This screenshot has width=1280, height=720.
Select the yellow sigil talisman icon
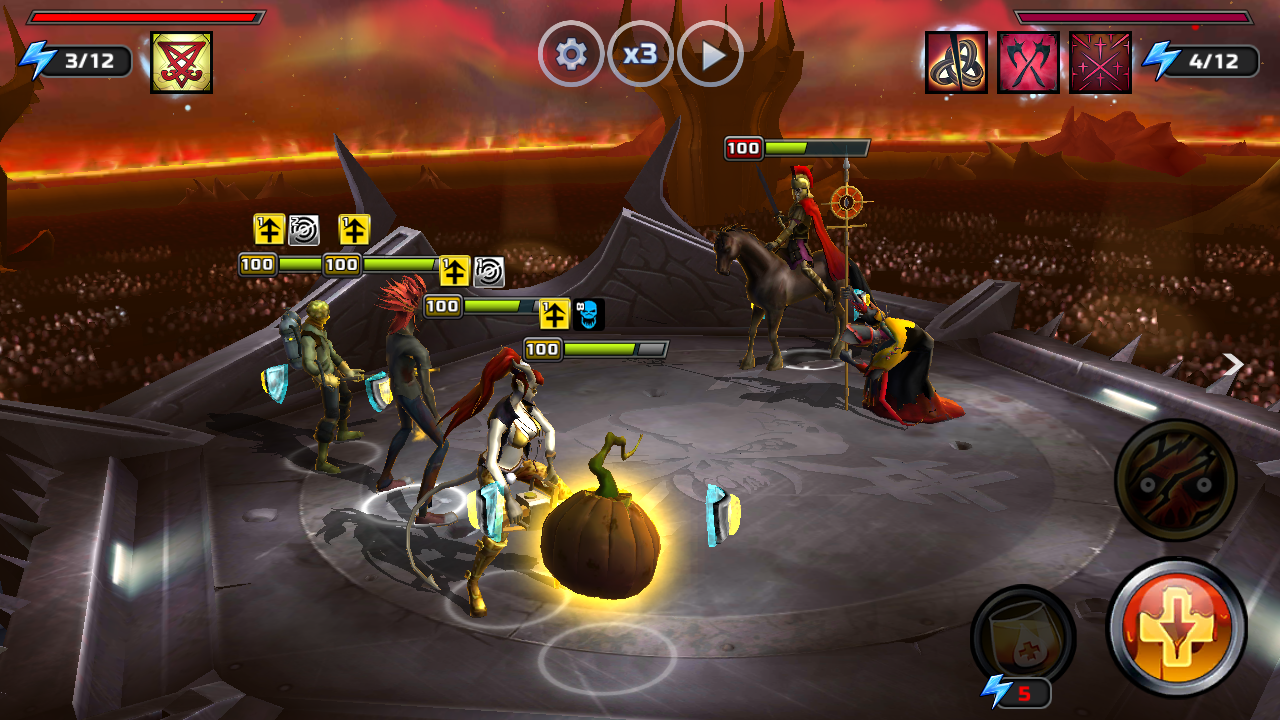click(181, 62)
